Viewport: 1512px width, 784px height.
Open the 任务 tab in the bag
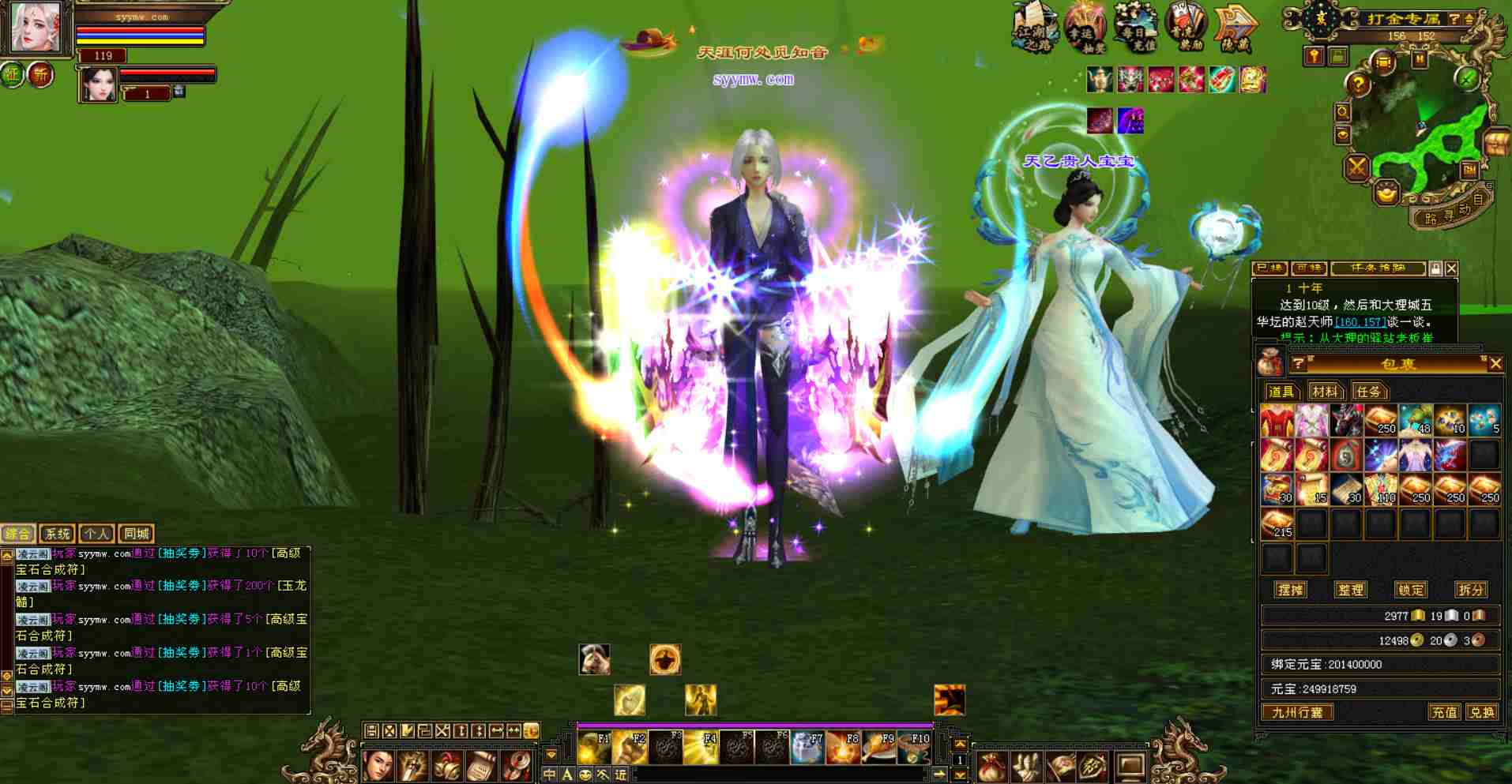tap(1368, 392)
